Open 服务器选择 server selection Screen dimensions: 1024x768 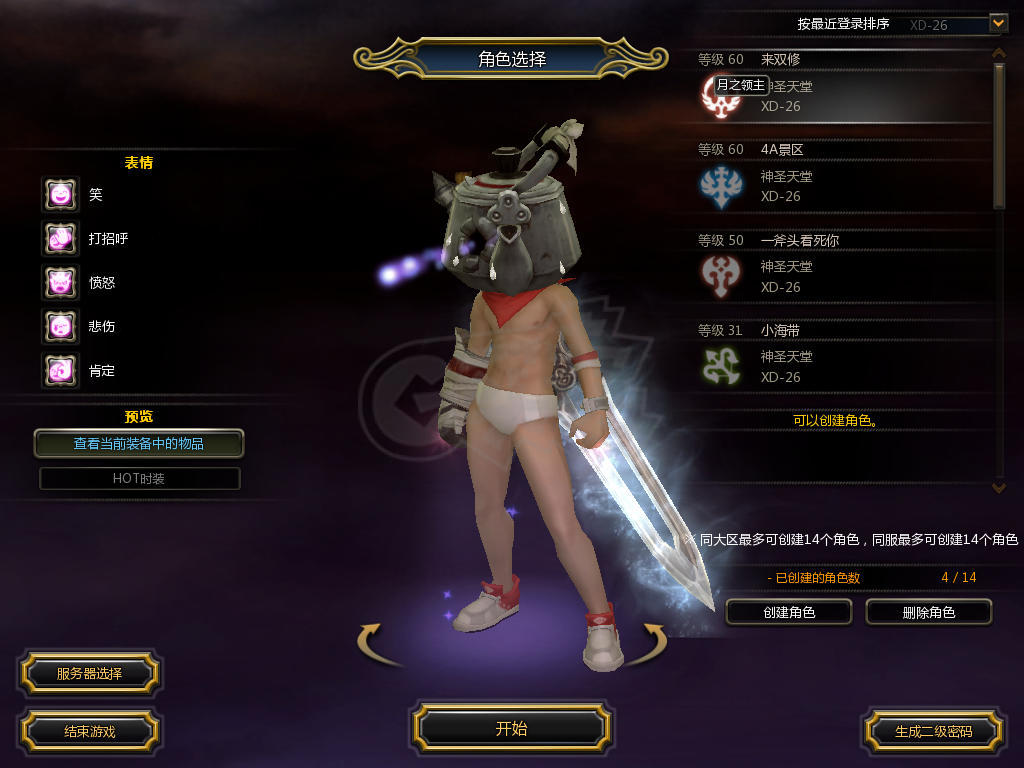pos(89,674)
